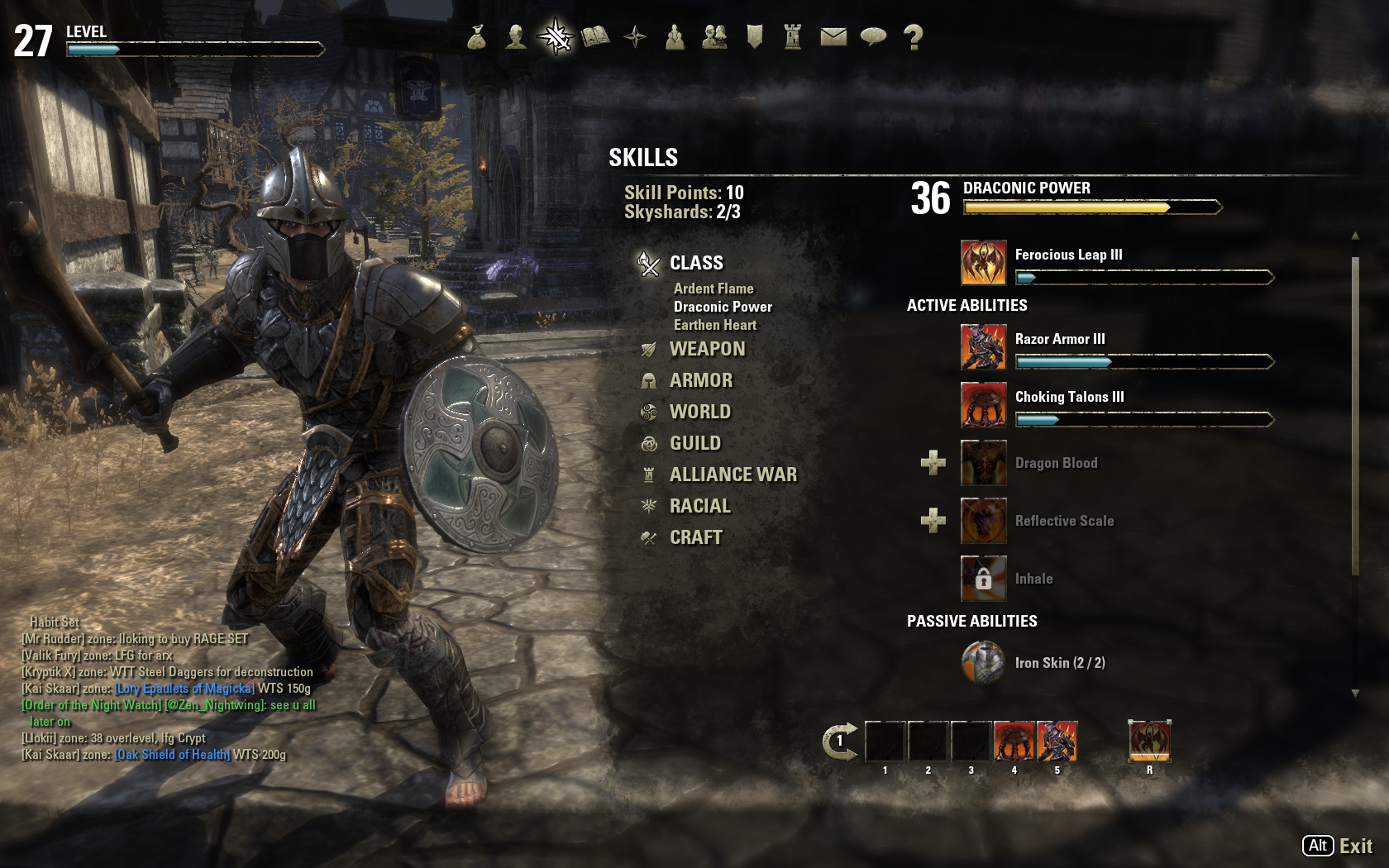The width and height of the screenshot is (1389, 868).
Task: Show Alliance War skills
Action: (x=733, y=475)
